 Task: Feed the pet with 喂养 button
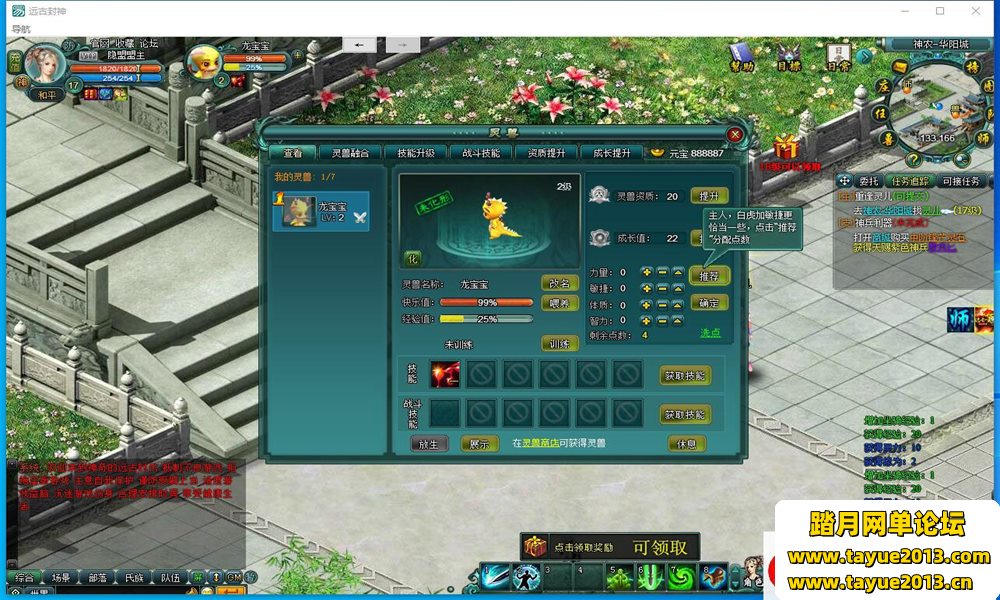click(560, 303)
